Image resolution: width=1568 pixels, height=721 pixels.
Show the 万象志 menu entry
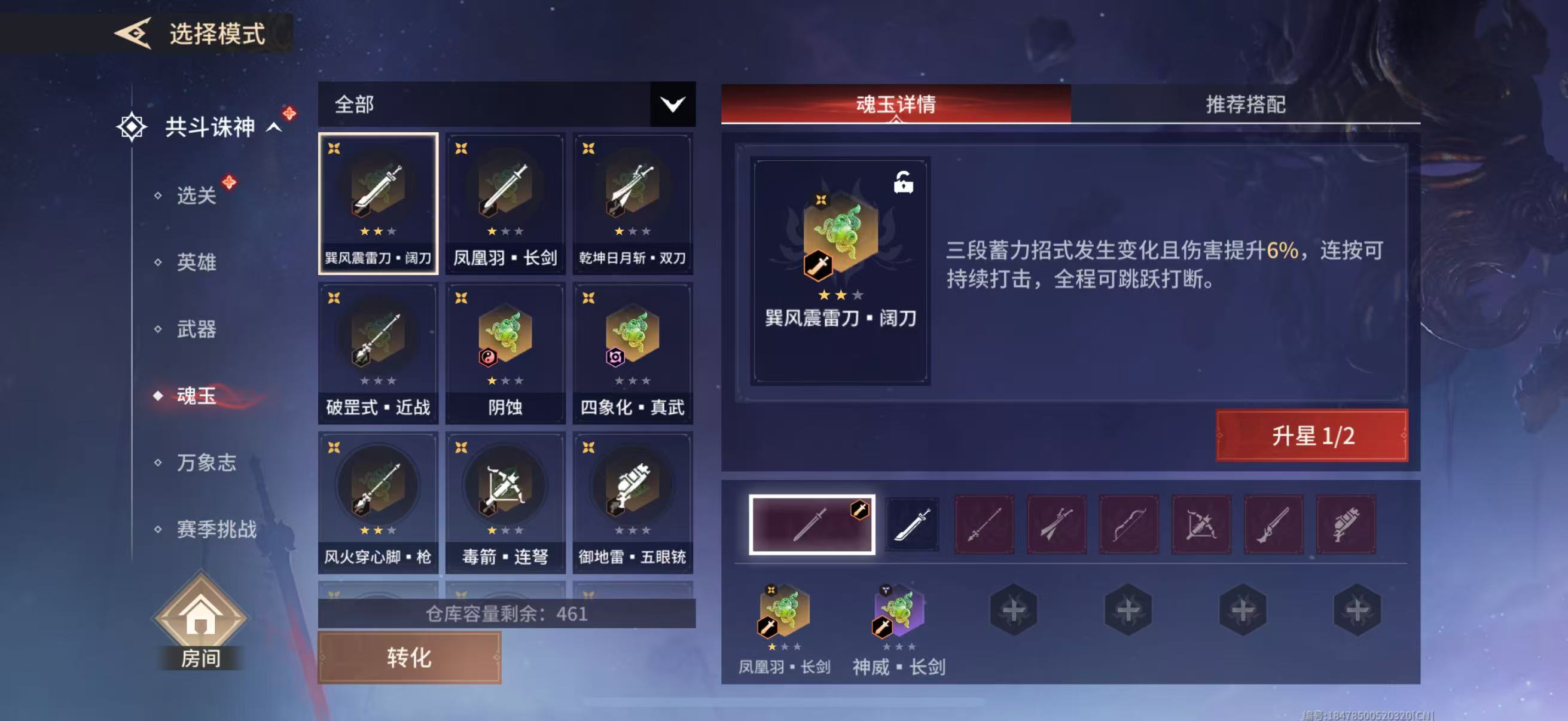click(x=206, y=462)
